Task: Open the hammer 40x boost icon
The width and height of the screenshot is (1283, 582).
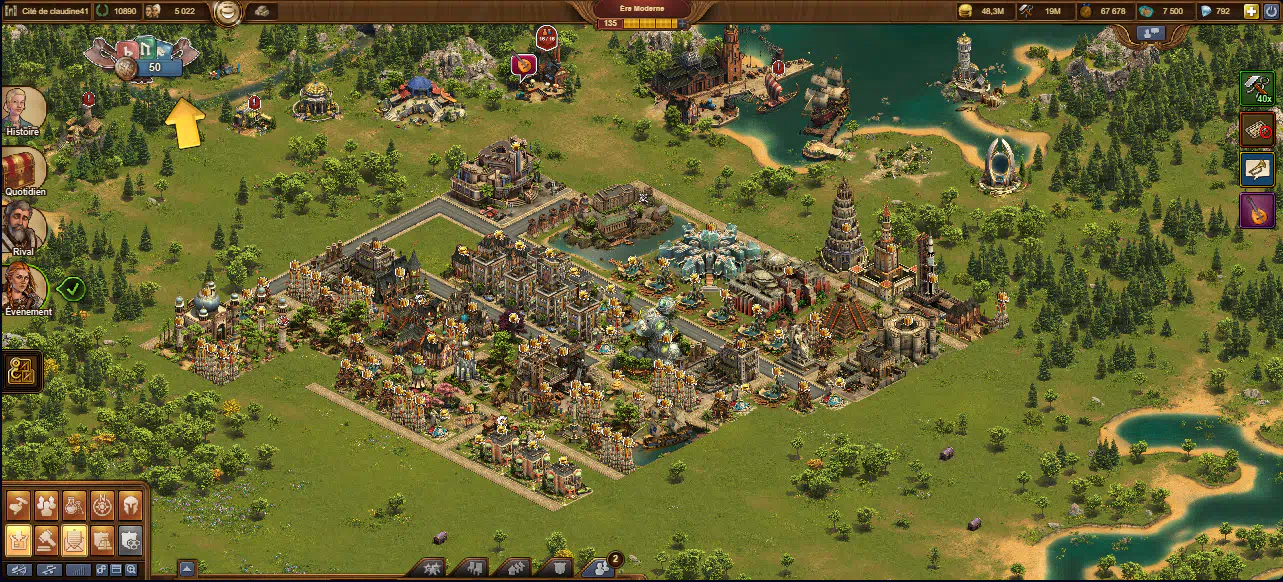Action: pos(1257,89)
